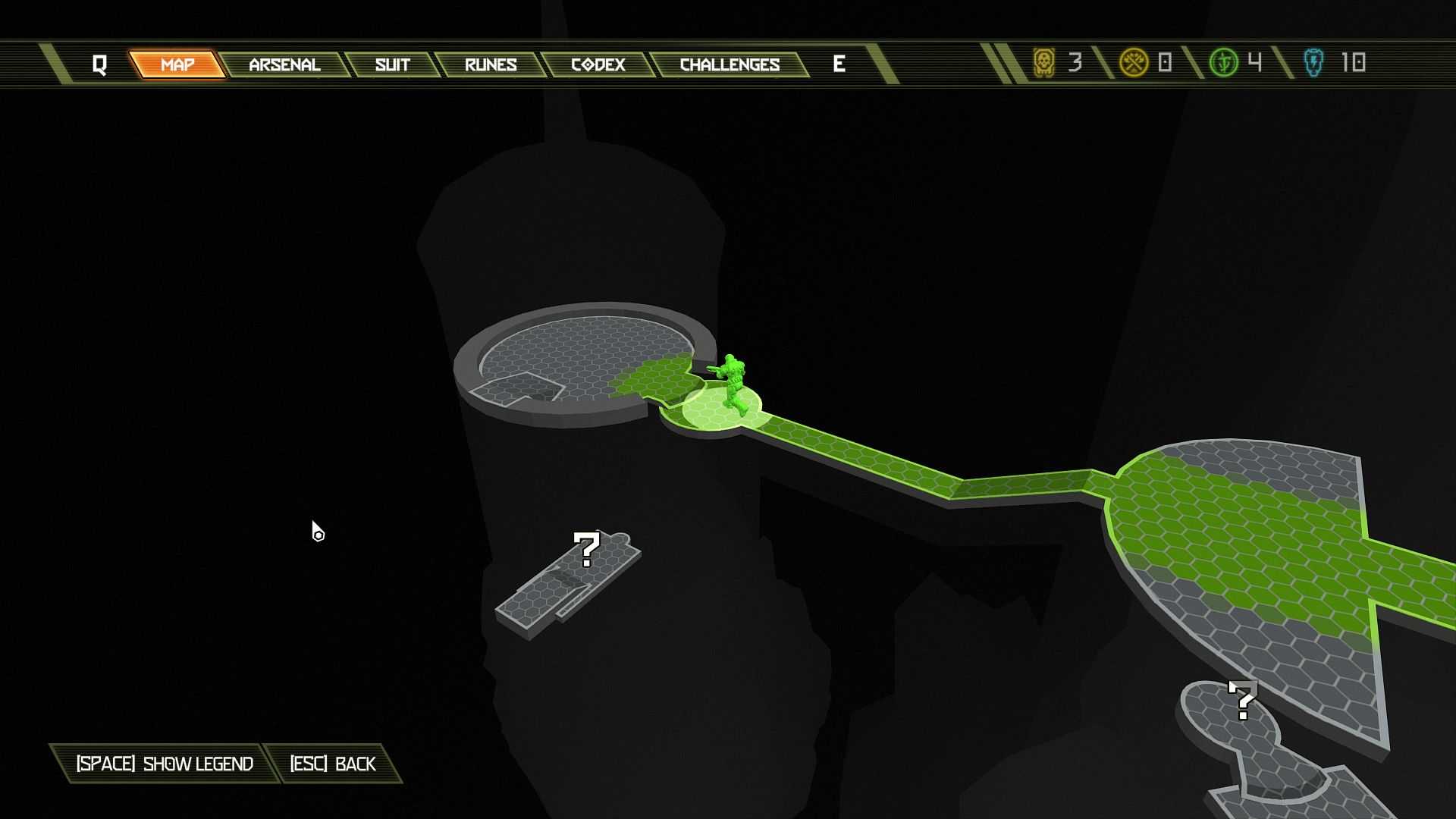The width and height of the screenshot is (1456, 819).
Task: Open the Codex tab
Action: pyautogui.click(x=598, y=64)
